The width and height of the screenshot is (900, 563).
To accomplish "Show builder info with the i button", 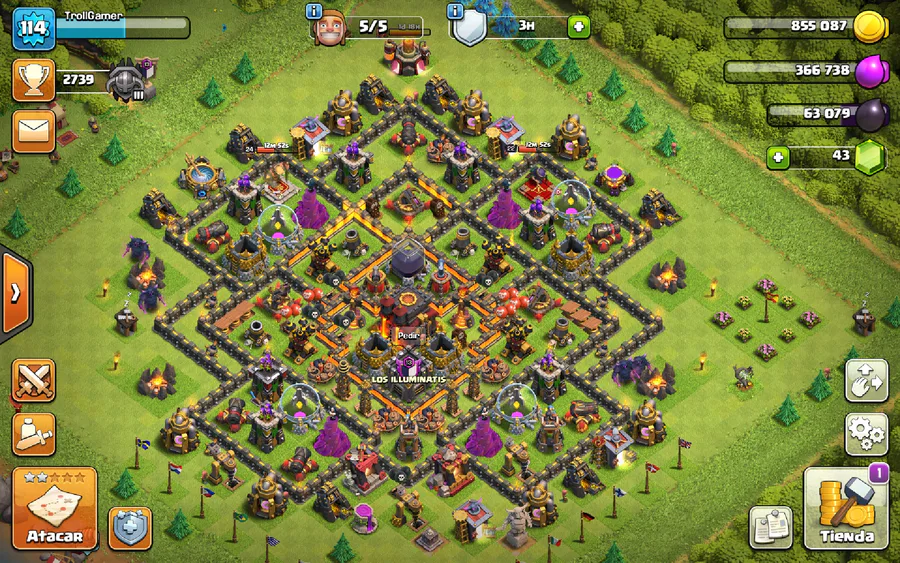I will (x=315, y=11).
